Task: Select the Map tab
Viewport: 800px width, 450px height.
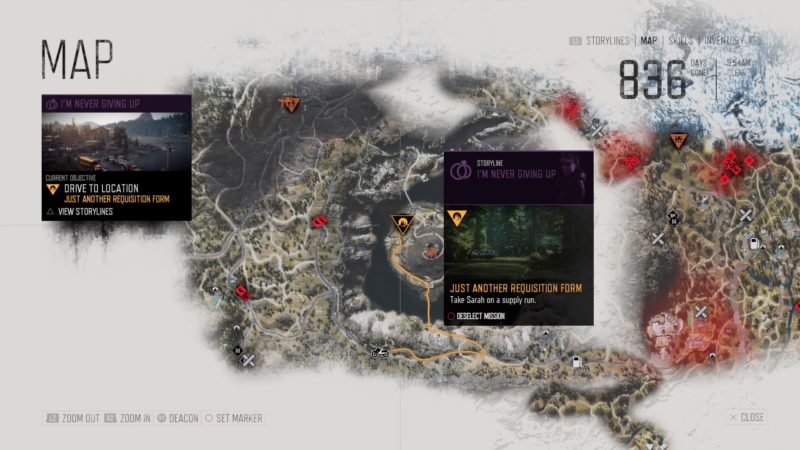Action: [x=649, y=41]
